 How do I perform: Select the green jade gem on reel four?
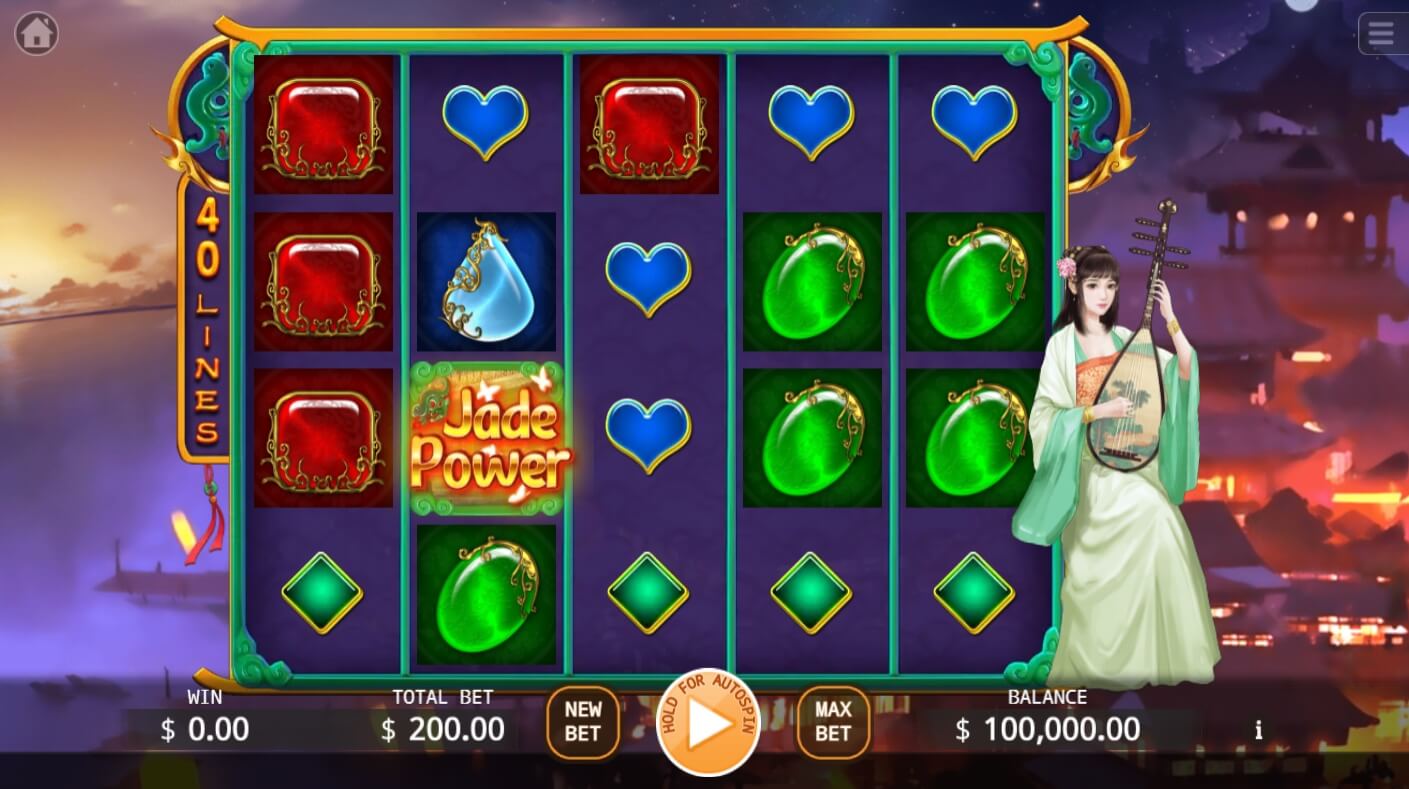click(812, 287)
